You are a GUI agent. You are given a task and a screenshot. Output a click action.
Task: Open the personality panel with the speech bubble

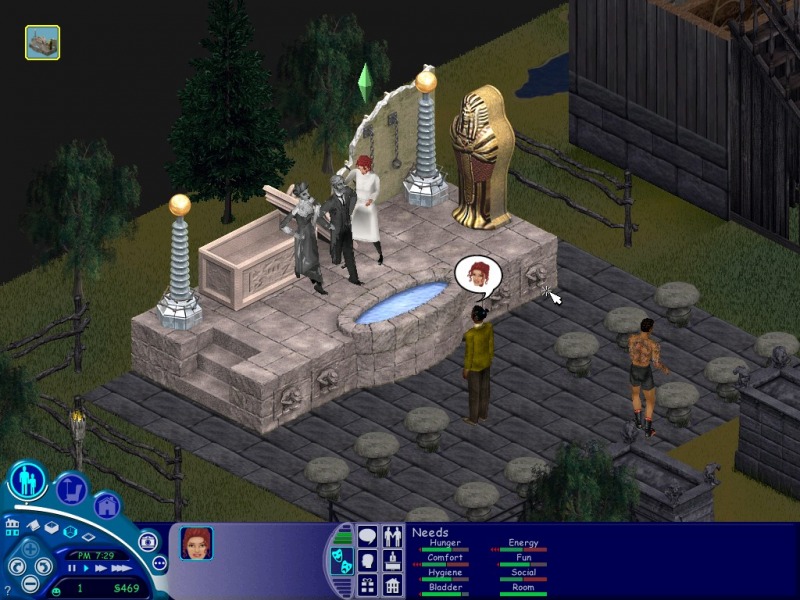pos(367,537)
